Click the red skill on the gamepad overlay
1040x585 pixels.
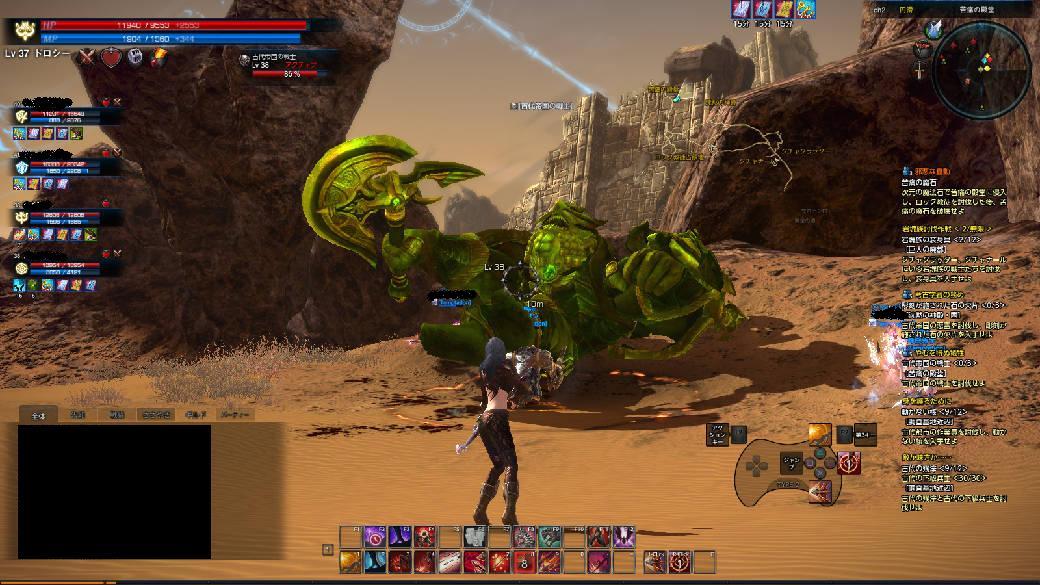click(x=850, y=463)
